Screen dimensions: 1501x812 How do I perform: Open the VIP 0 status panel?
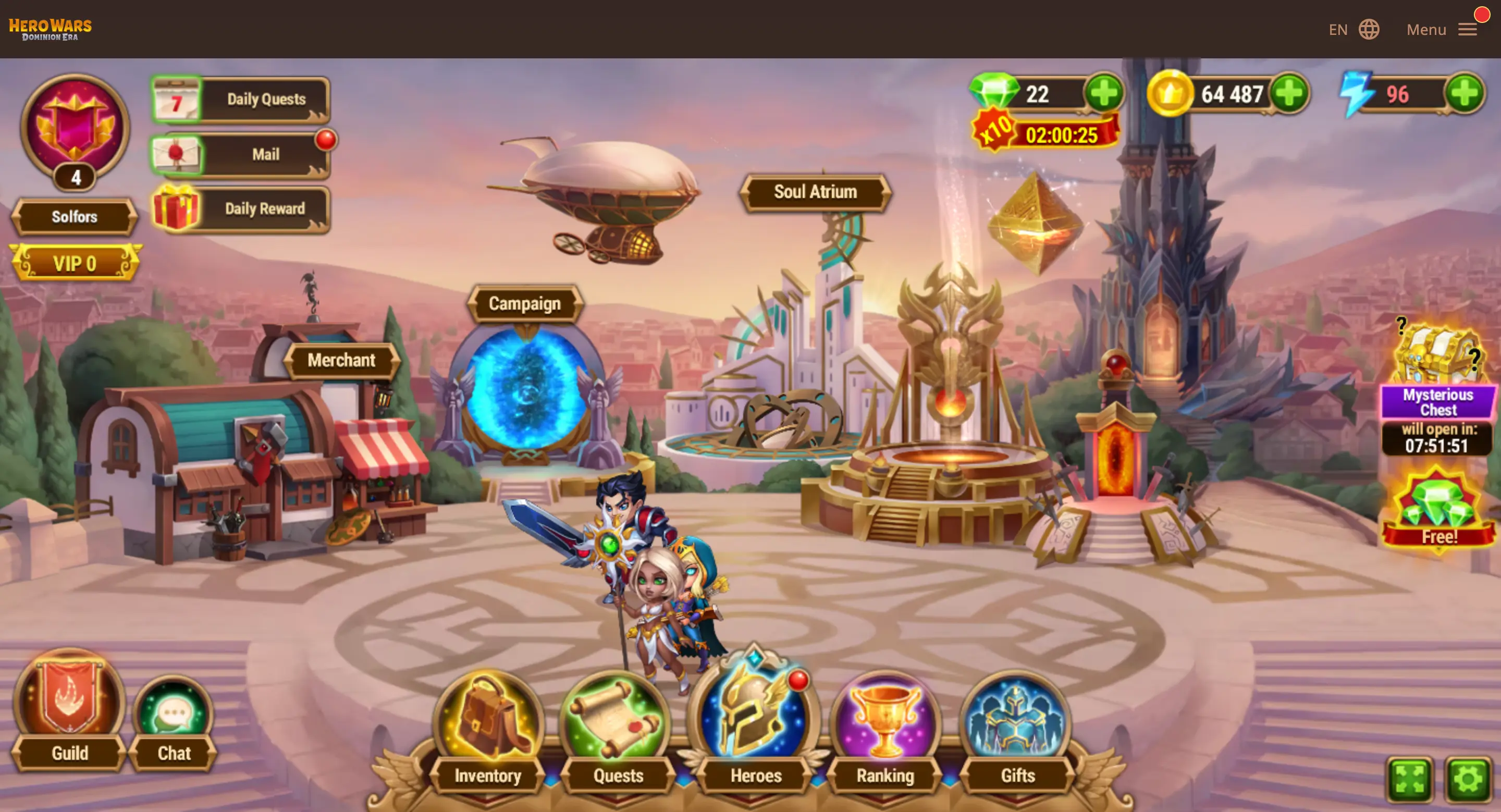pos(75,263)
